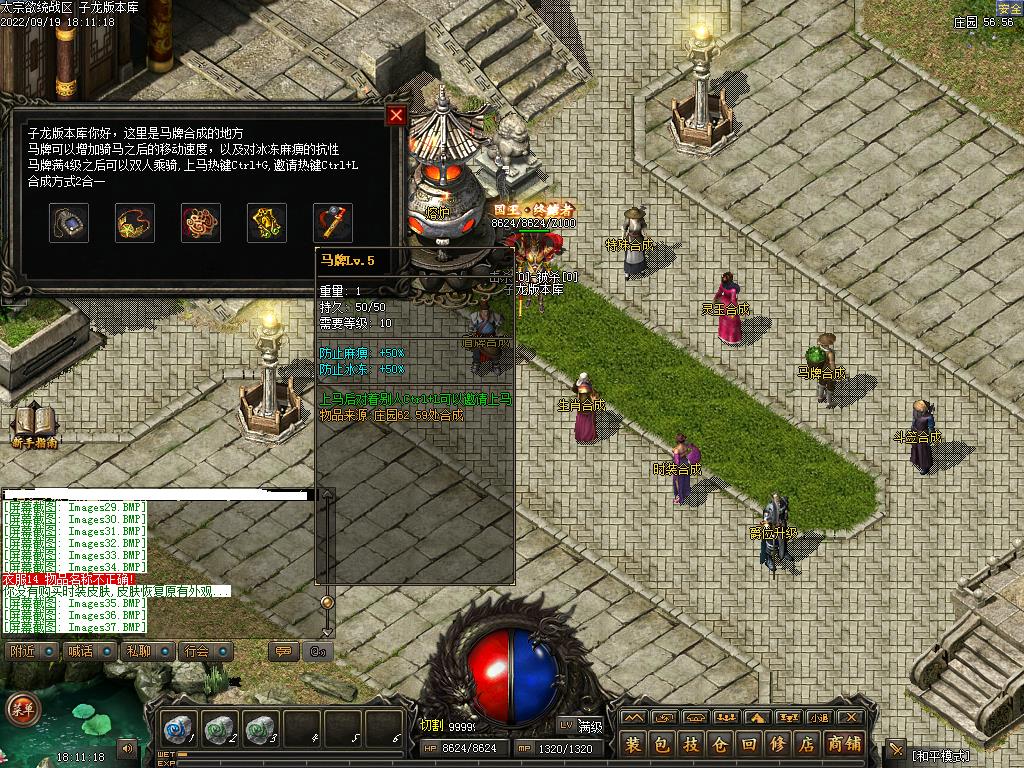
Task: Select the blue gem pendant token icon
Action: click(x=69, y=223)
